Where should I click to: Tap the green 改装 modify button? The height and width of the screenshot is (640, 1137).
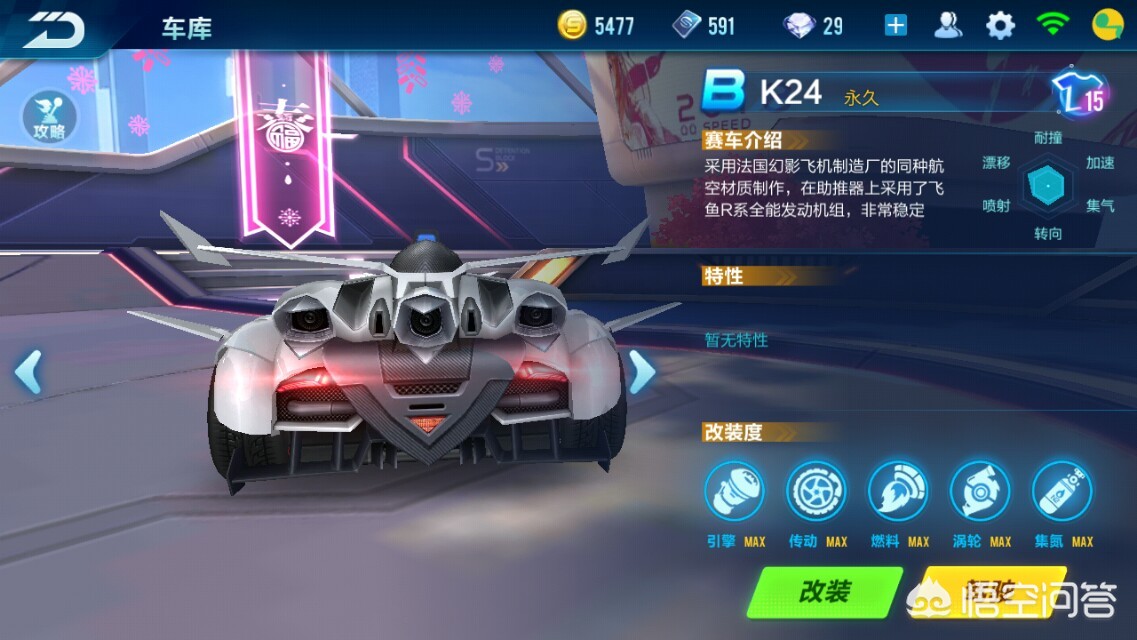pyautogui.click(x=825, y=591)
